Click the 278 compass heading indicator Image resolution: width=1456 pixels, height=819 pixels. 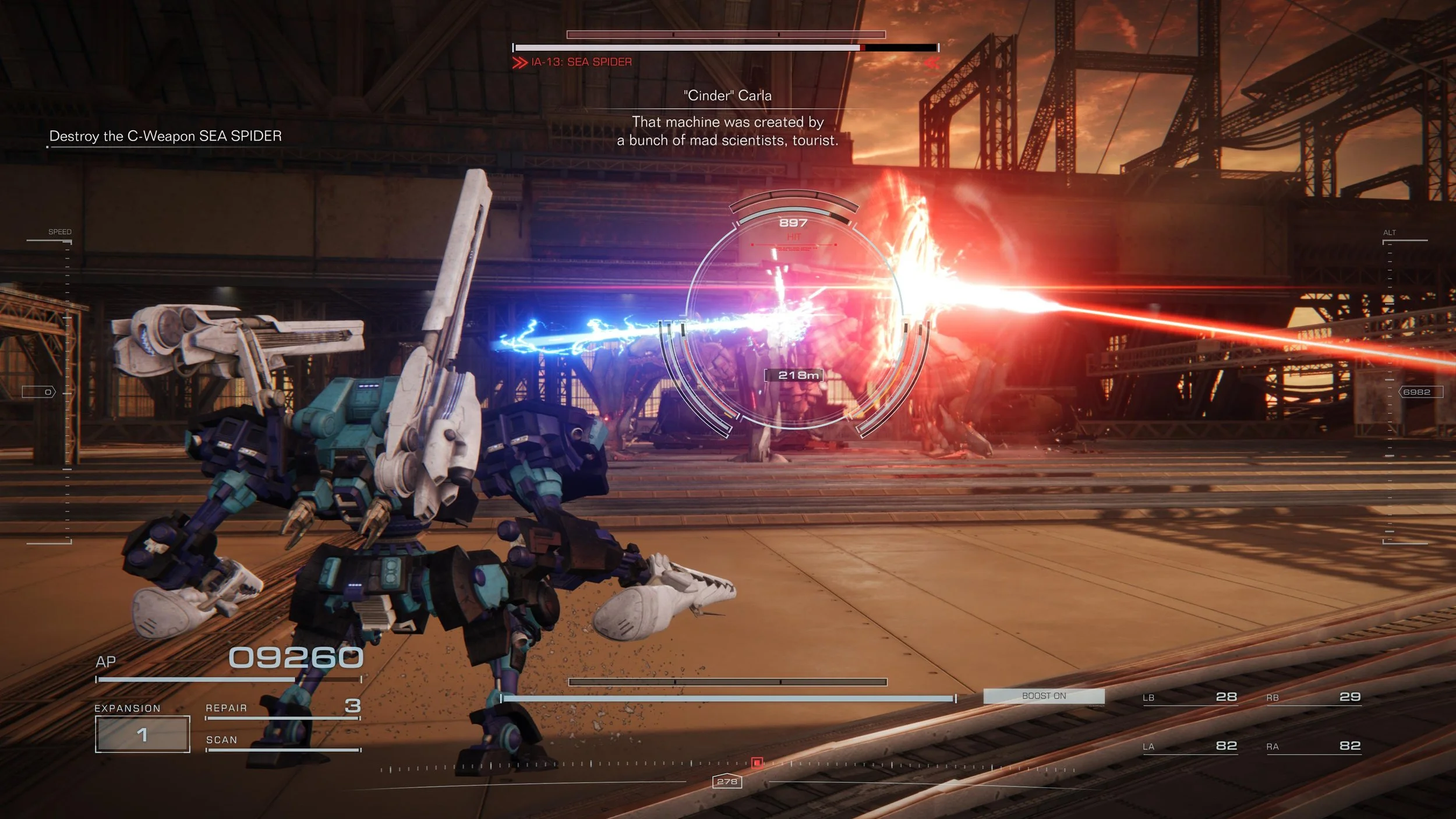tap(727, 782)
